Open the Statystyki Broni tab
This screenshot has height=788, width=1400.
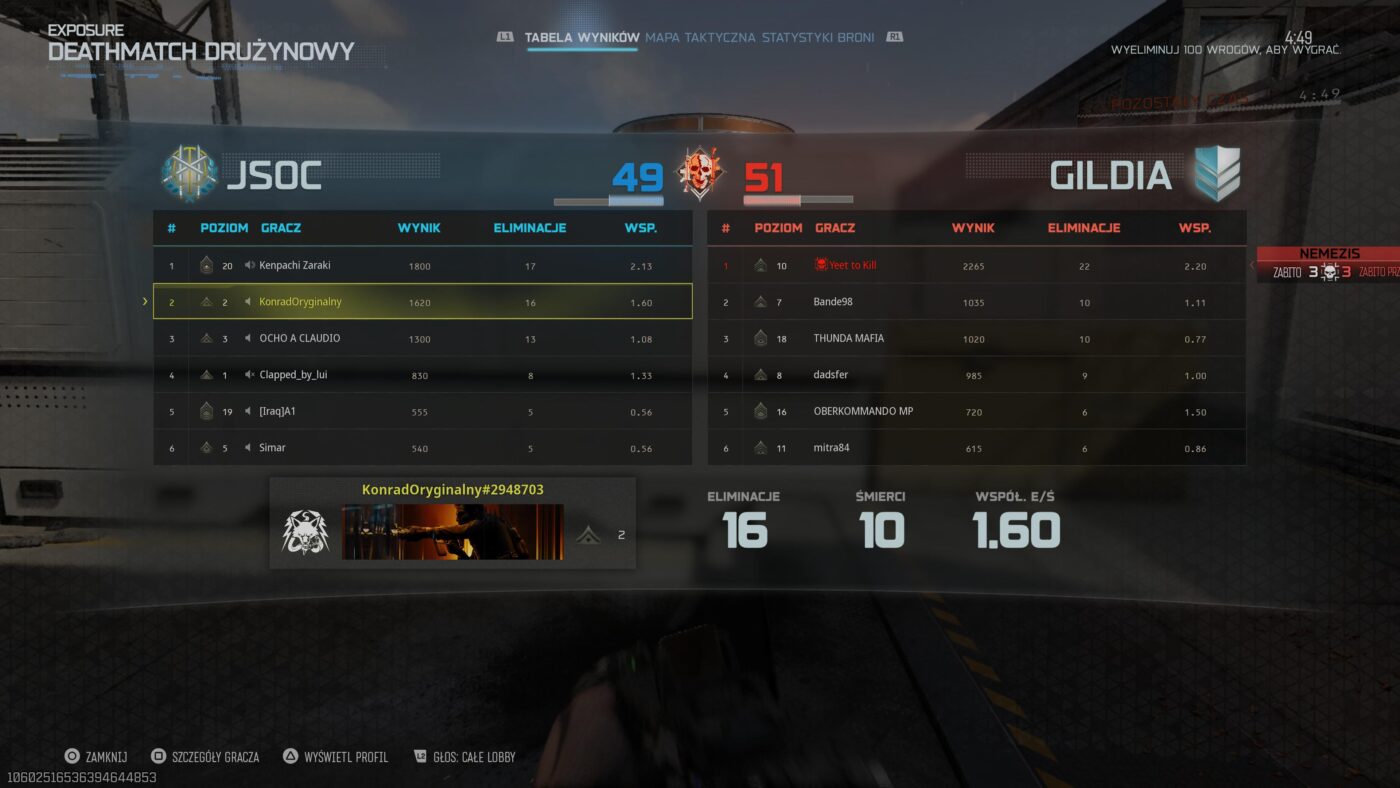pos(817,38)
